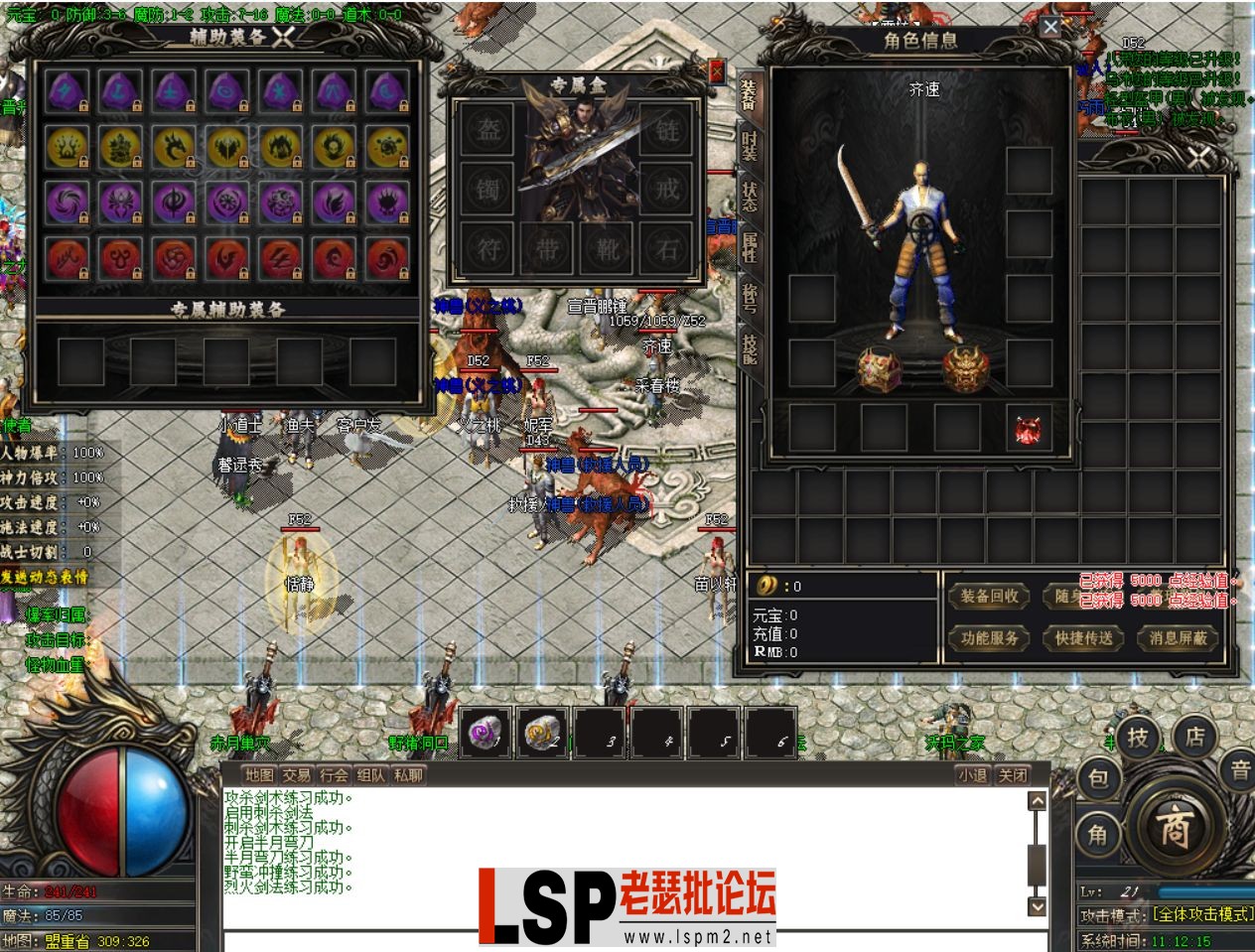The width and height of the screenshot is (1255, 952).
Task: Open the 商 shop round button
Action: (x=1176, y=827)
